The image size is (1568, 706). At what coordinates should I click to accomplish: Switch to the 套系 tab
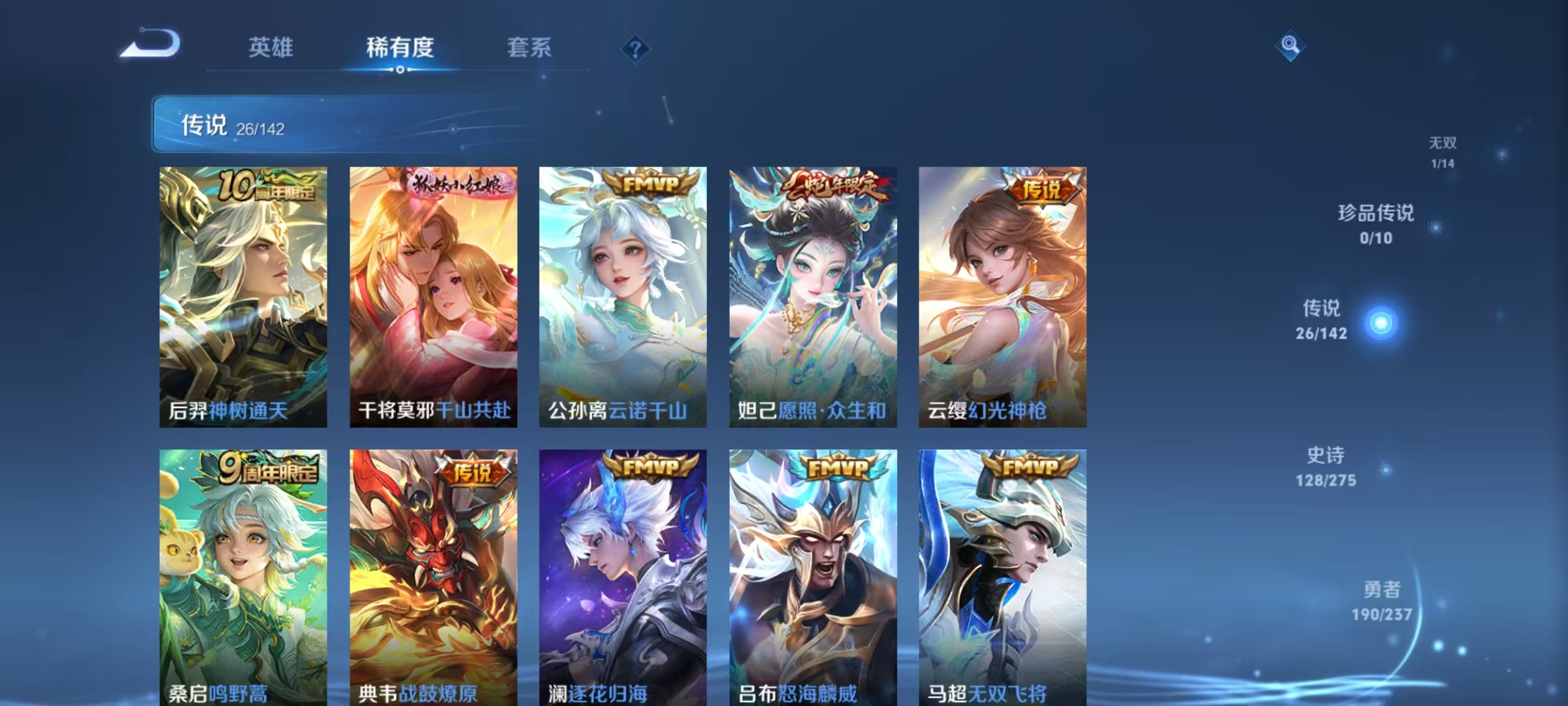tap(528, 48)
